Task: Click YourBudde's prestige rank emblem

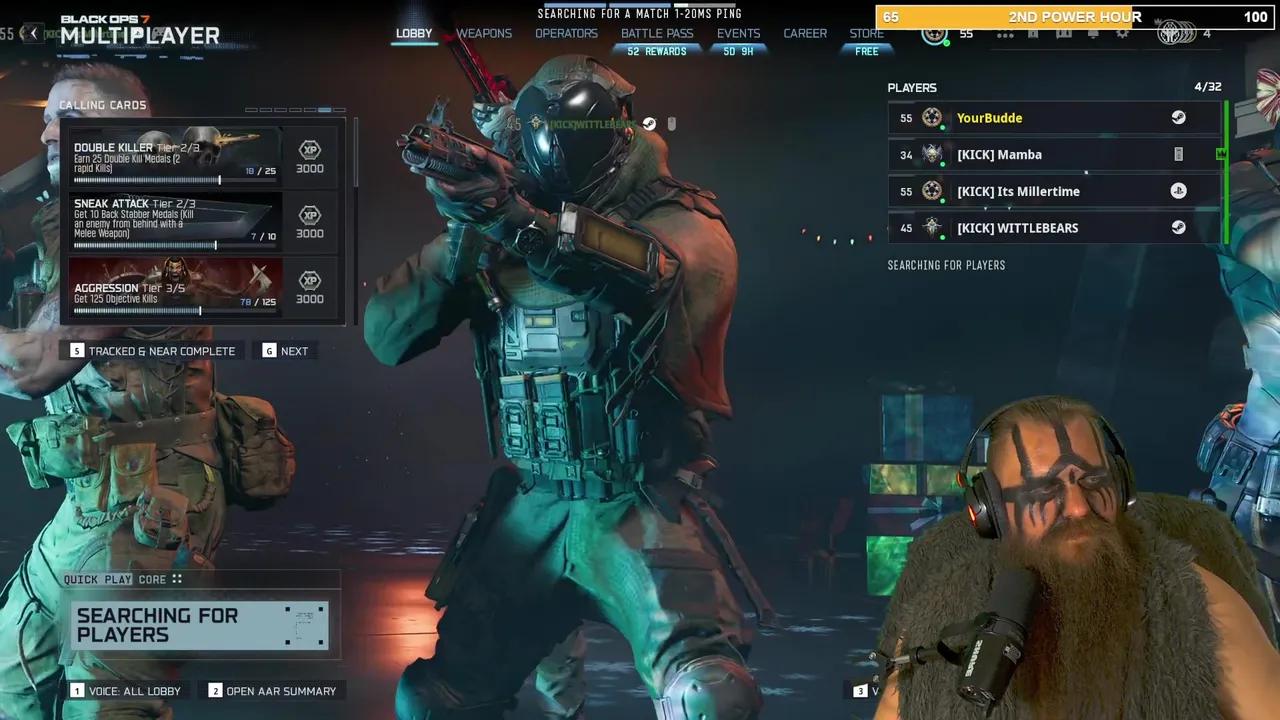Action: (933, 117)
